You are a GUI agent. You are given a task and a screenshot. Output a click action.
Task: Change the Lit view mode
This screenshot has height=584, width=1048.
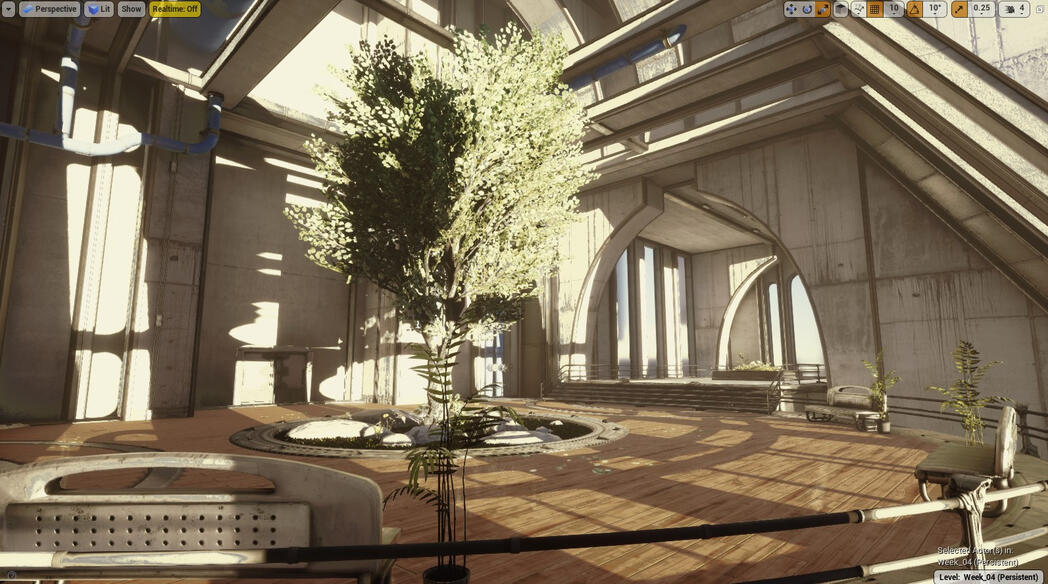point(99,9)
